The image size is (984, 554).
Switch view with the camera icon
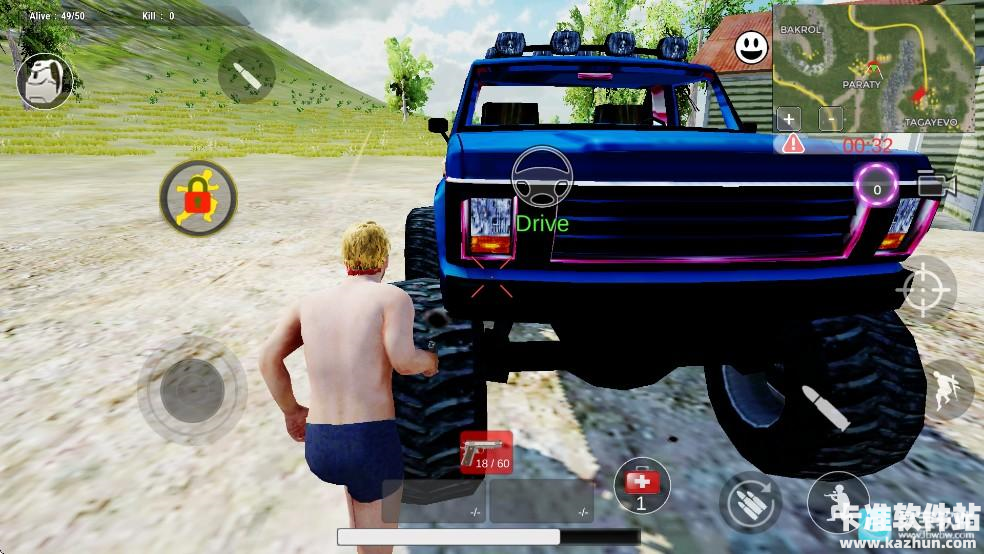pos(936,185)
